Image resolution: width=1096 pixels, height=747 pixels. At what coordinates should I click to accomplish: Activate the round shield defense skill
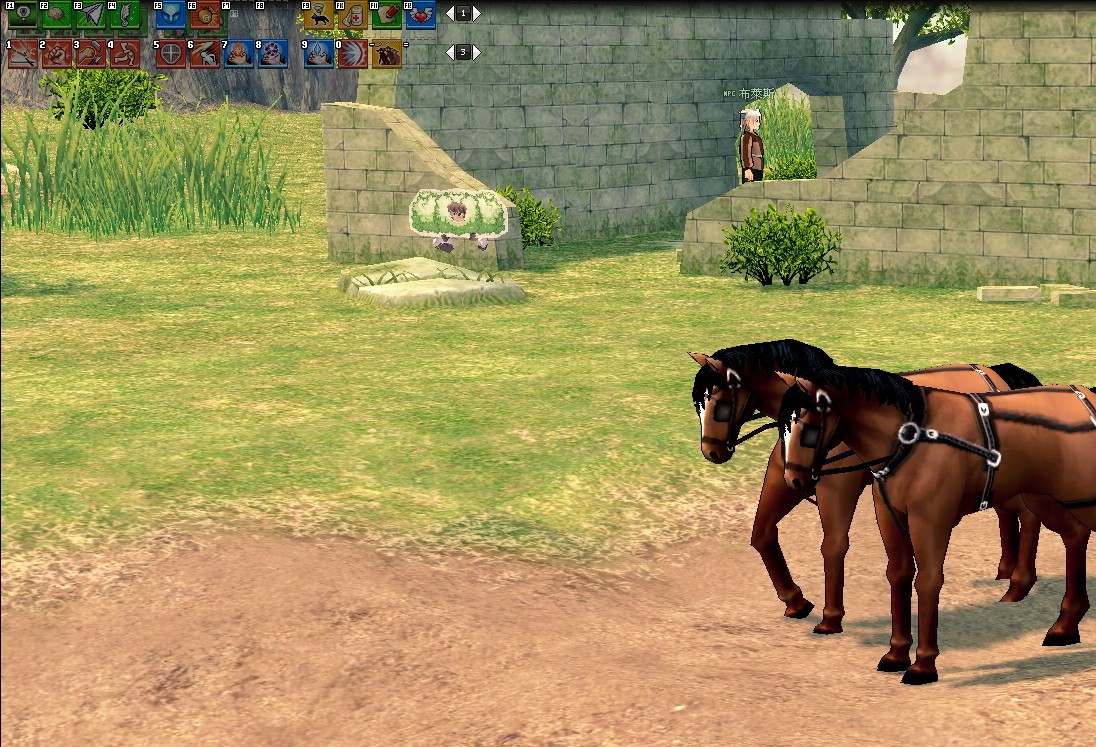170,54
